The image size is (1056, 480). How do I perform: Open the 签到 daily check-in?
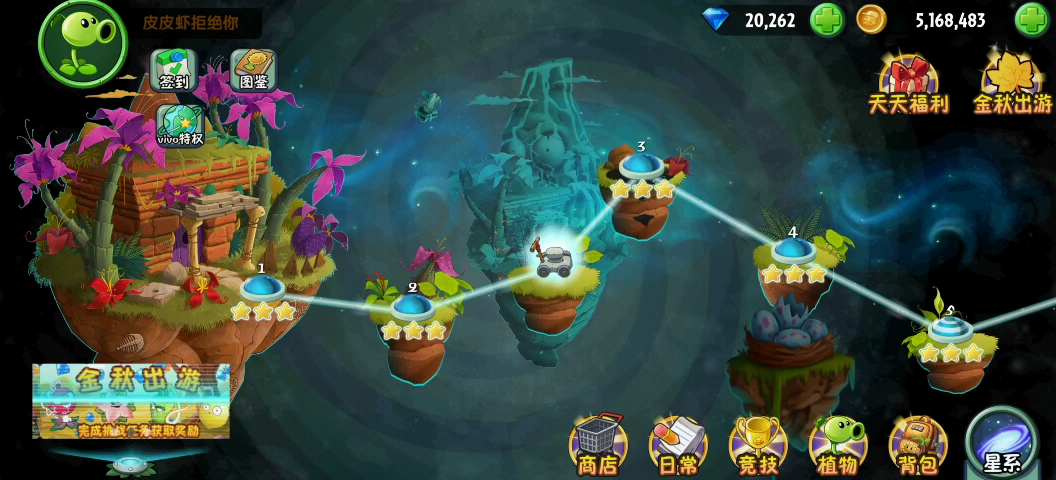coord(174,70)
